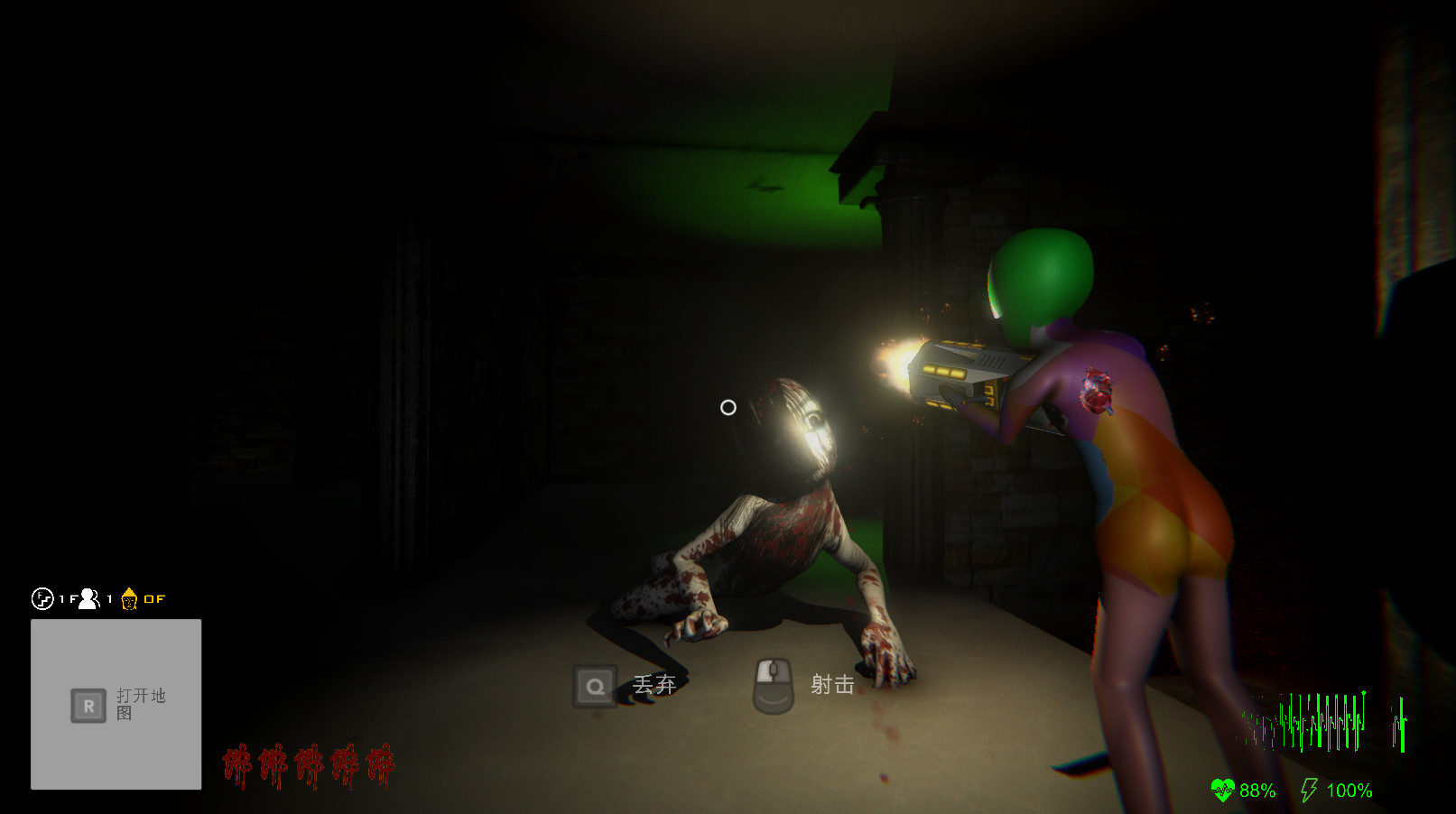Select the player count person icon
The height and width of the screenshot is (814, 1456).
click(x=87, y=598)
